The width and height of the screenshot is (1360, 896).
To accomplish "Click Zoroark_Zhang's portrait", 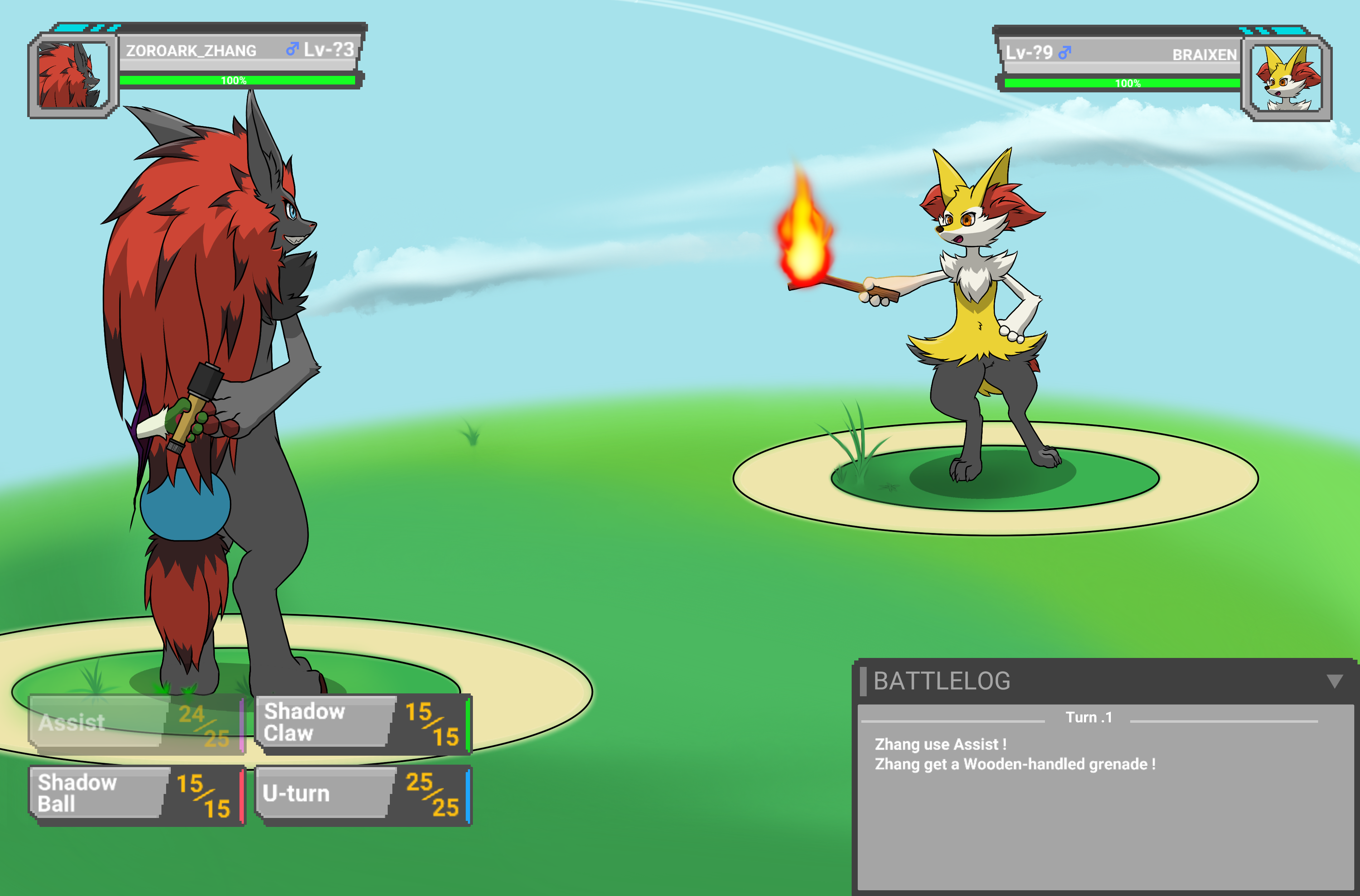I will pyautogui.click(x=73, y=76).
